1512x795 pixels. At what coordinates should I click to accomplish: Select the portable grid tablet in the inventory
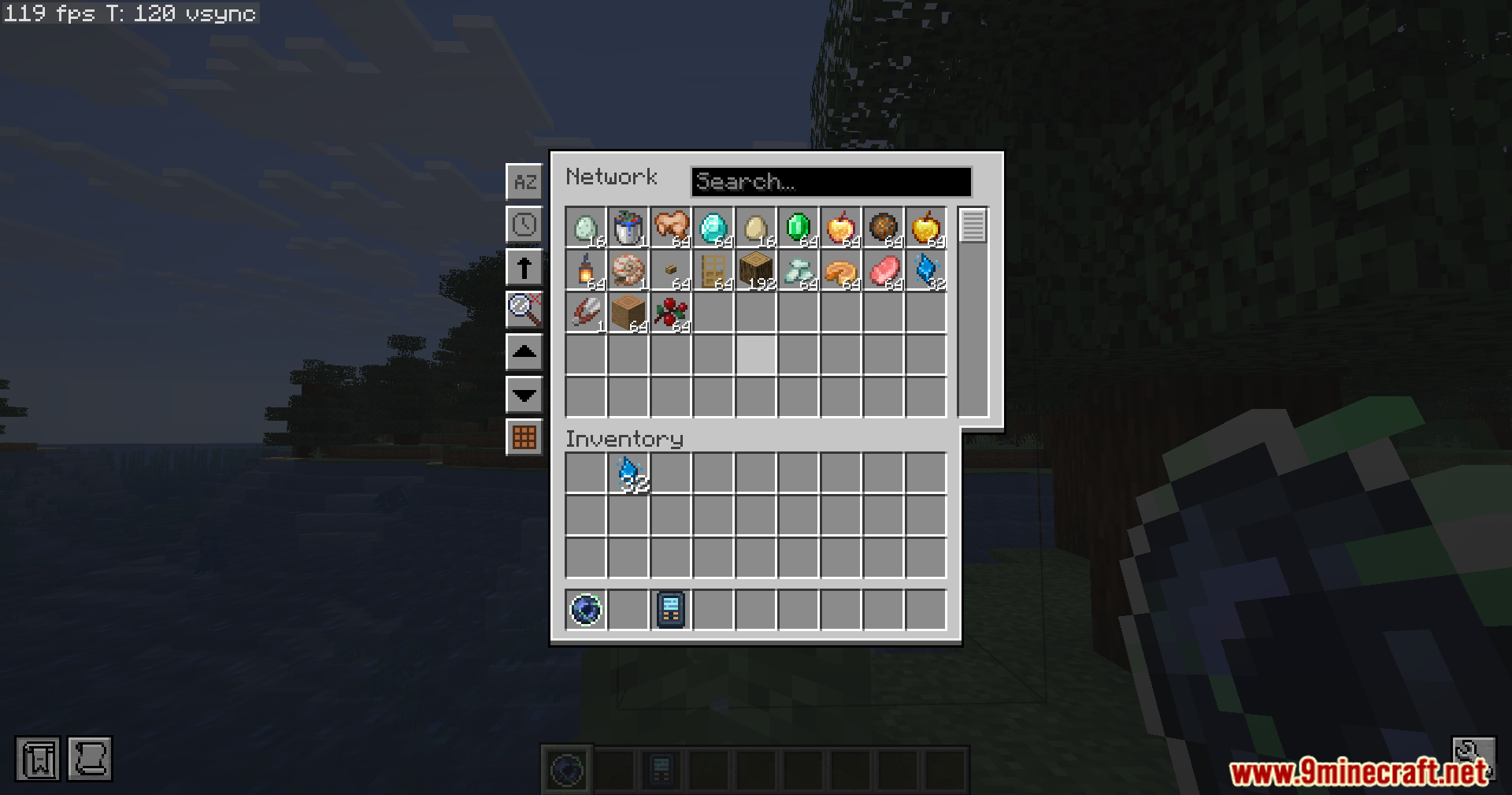tap(670, 609)
